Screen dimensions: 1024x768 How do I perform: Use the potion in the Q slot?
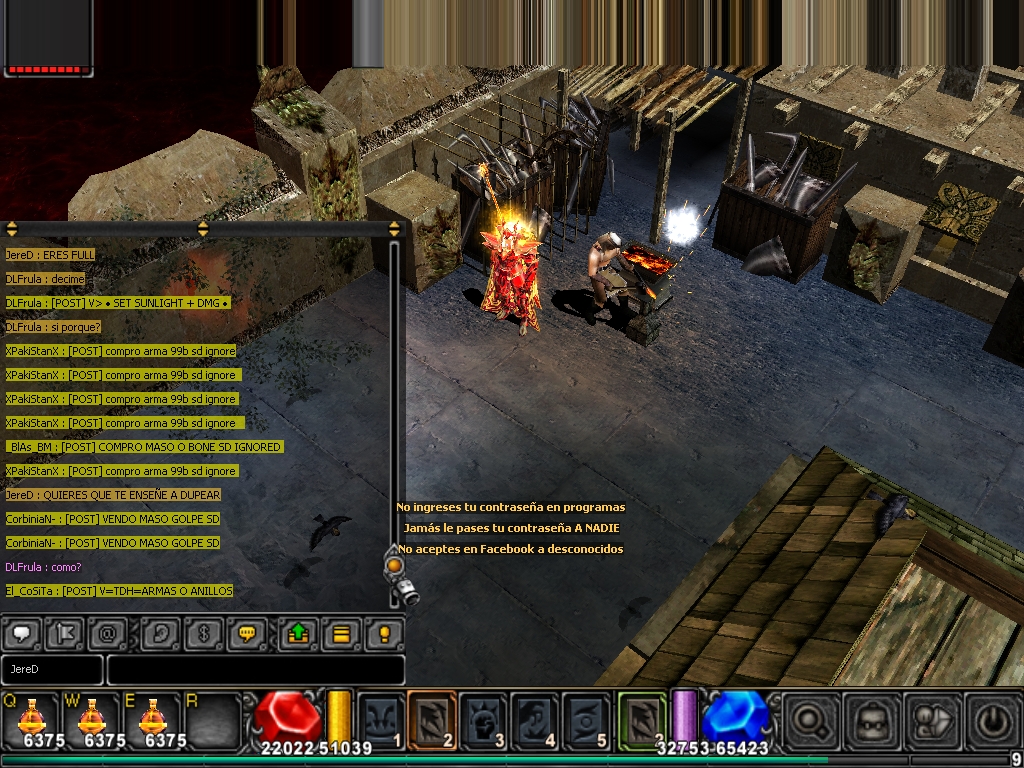pyautogui.click(x=30, y=720)
